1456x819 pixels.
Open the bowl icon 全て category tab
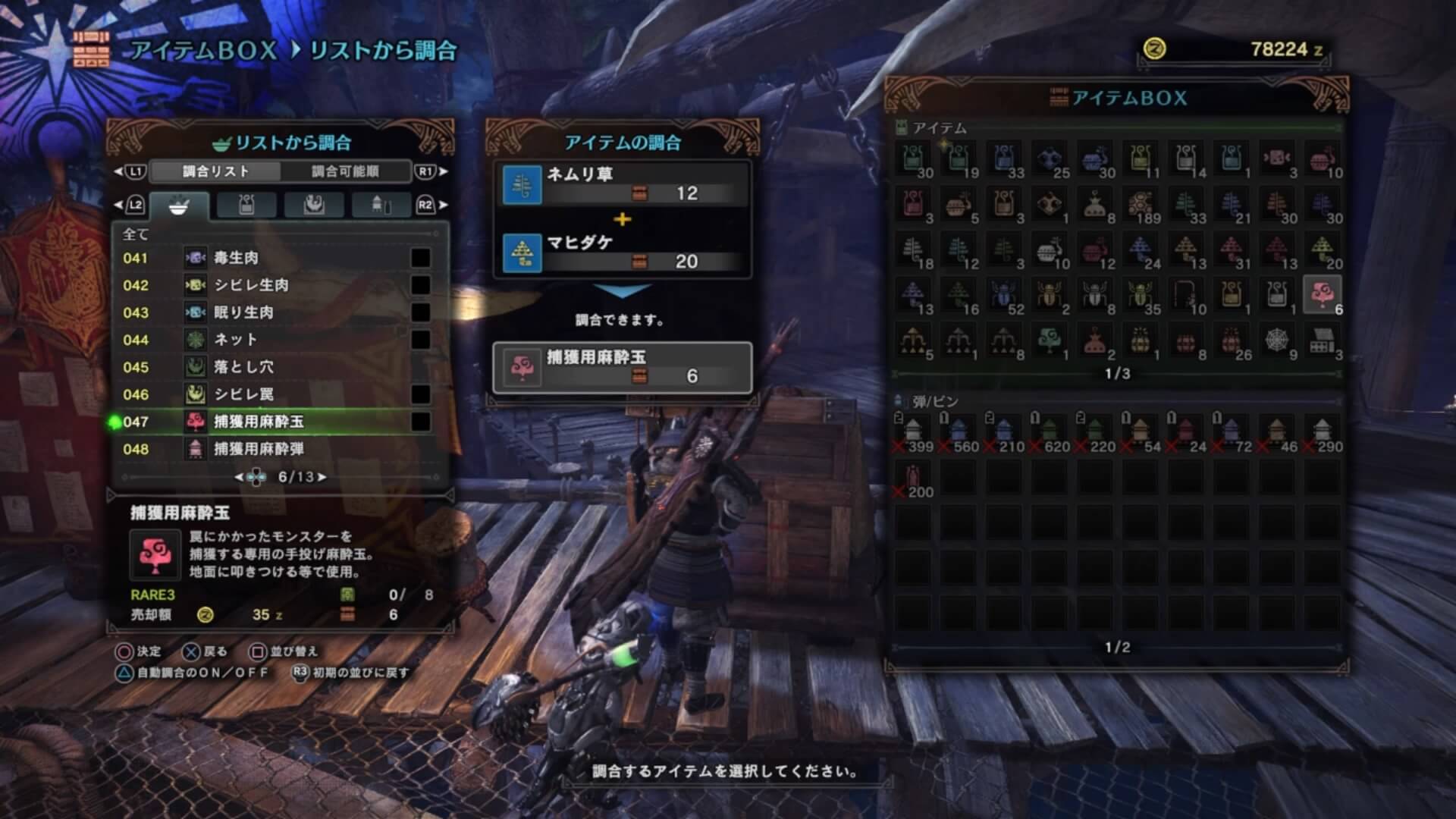tap(178, 205)
